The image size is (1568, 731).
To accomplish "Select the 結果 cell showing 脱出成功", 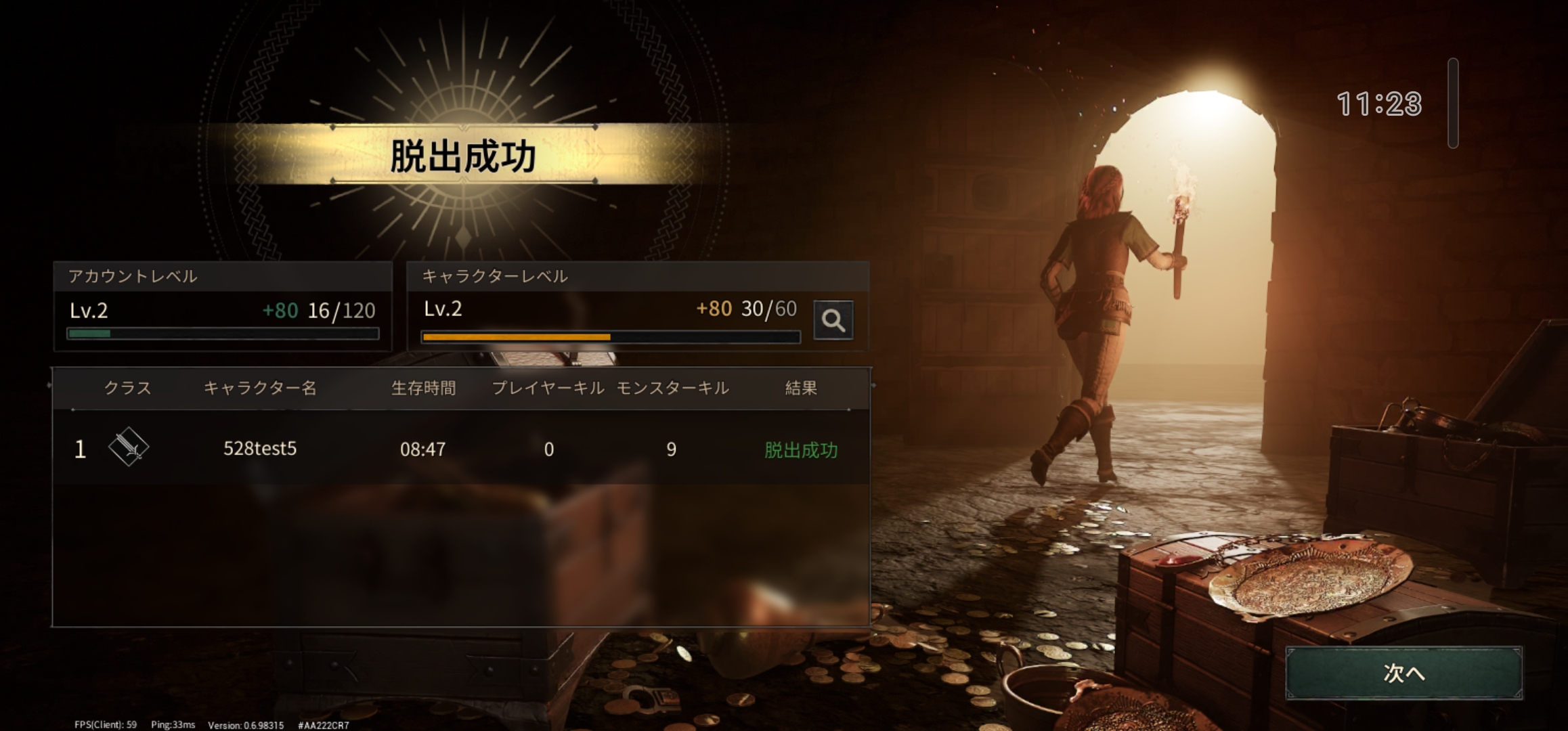I will coord(800,448).
